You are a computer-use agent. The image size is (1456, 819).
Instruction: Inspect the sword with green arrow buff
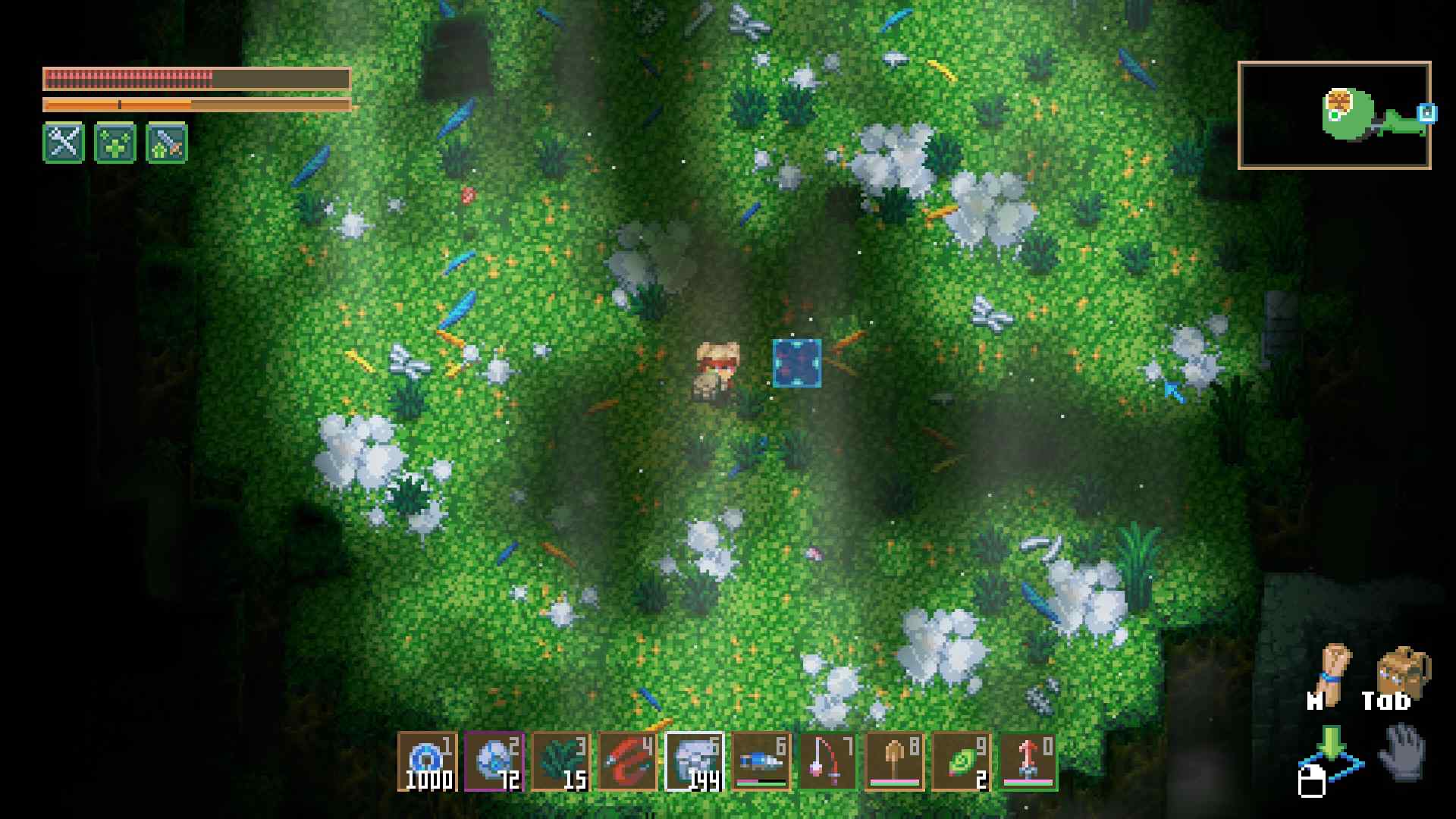pyautogui.click(x=167, y=143)
